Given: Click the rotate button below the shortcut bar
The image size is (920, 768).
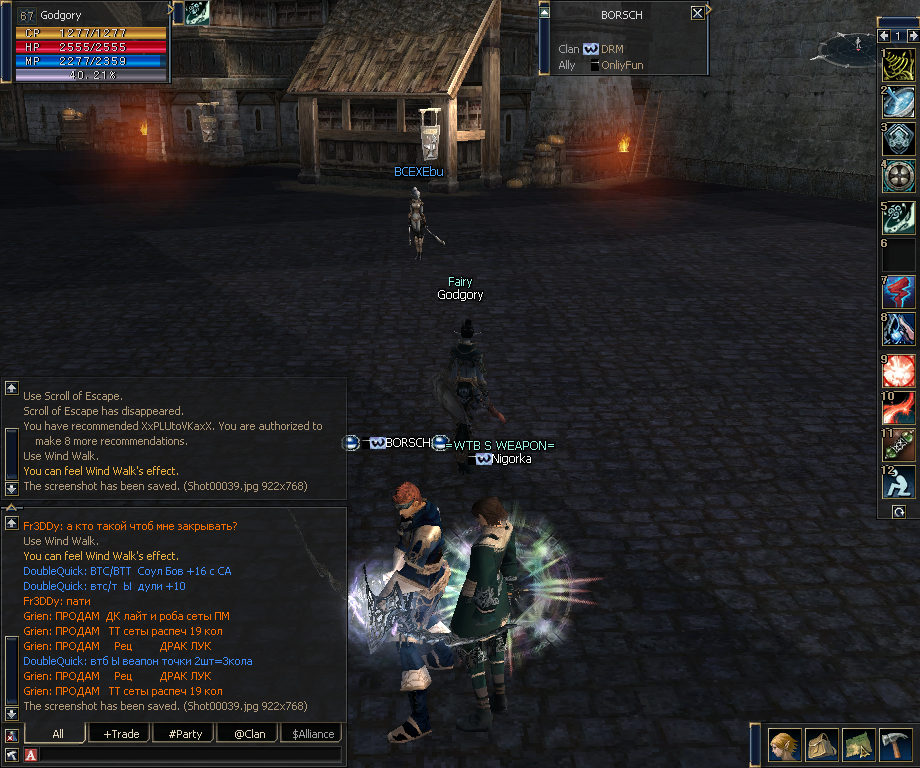Looking at the screenshot, I should tap(898, 511).
